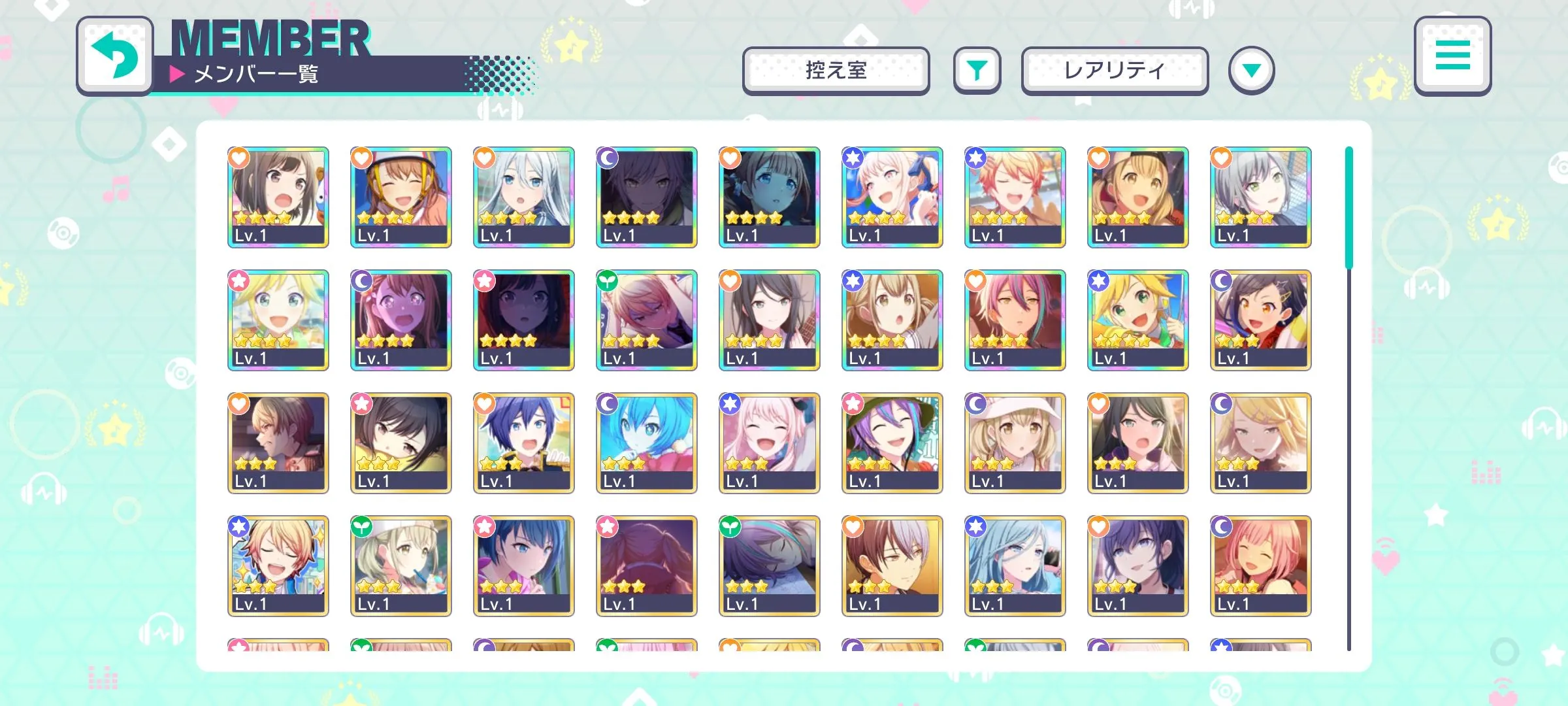The width and height of the screenshot is (1568, 706).
Task: Change the レアリティ sort criterion
Action: point(1115,71)
